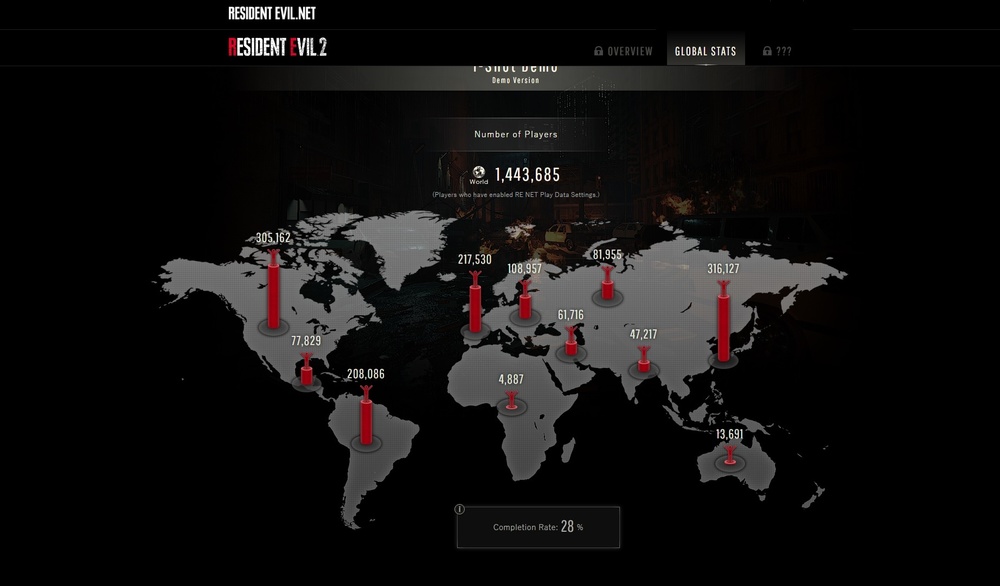Image resolution: width=1000 pixels, height=586 pixels.
Task: Open the RESIDENT EVIL.NET home link
Action: [272, 14]
